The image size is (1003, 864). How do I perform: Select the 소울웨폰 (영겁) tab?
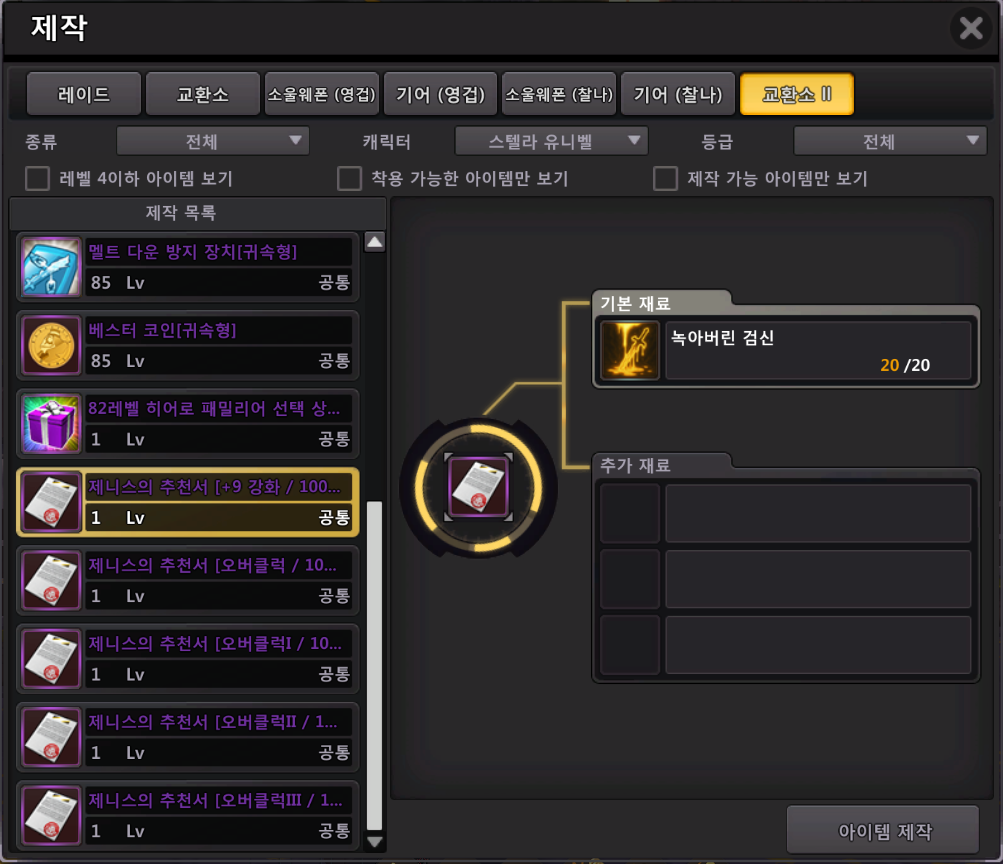(321, 95)
